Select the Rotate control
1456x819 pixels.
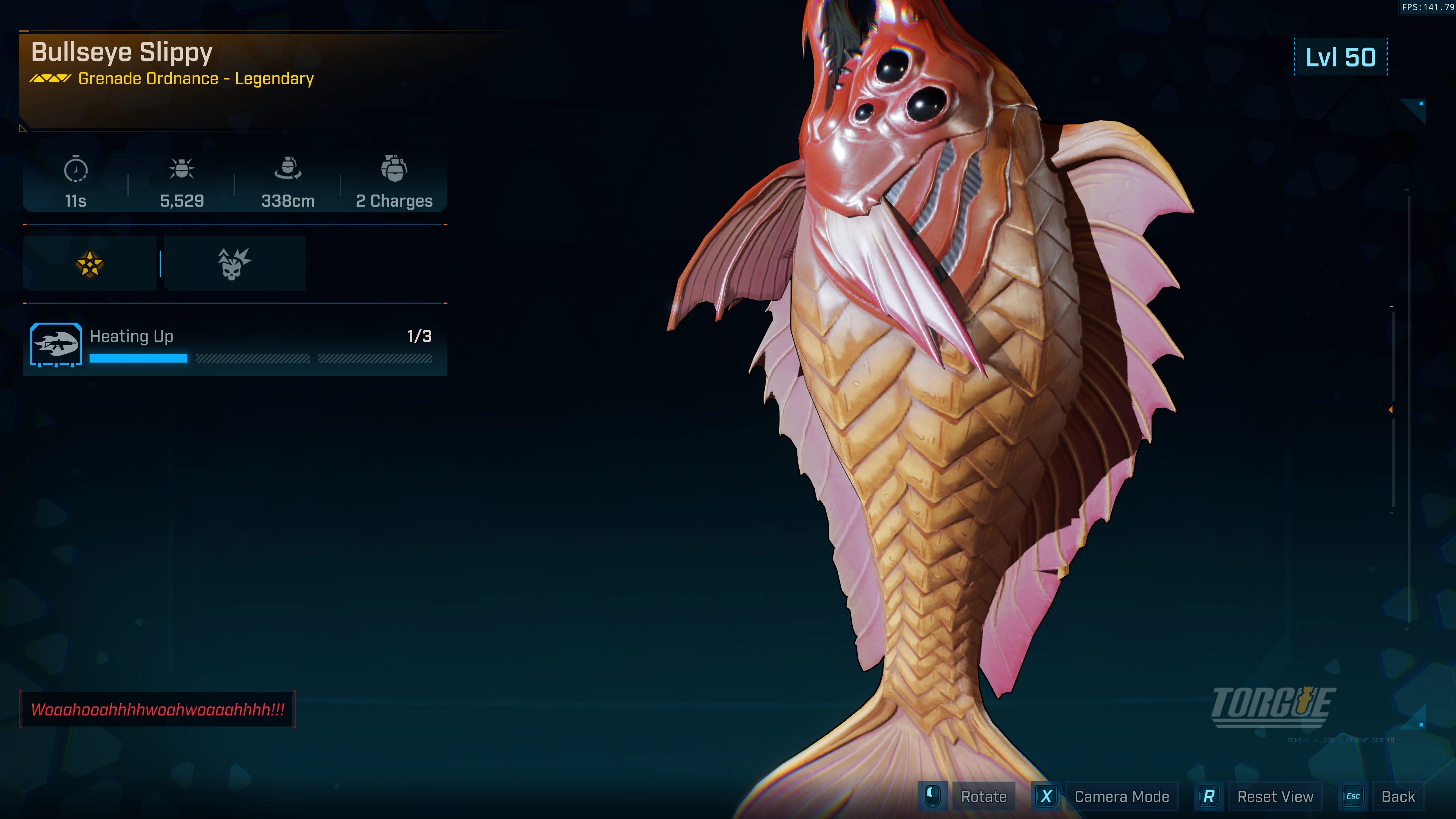click(983, 796)
